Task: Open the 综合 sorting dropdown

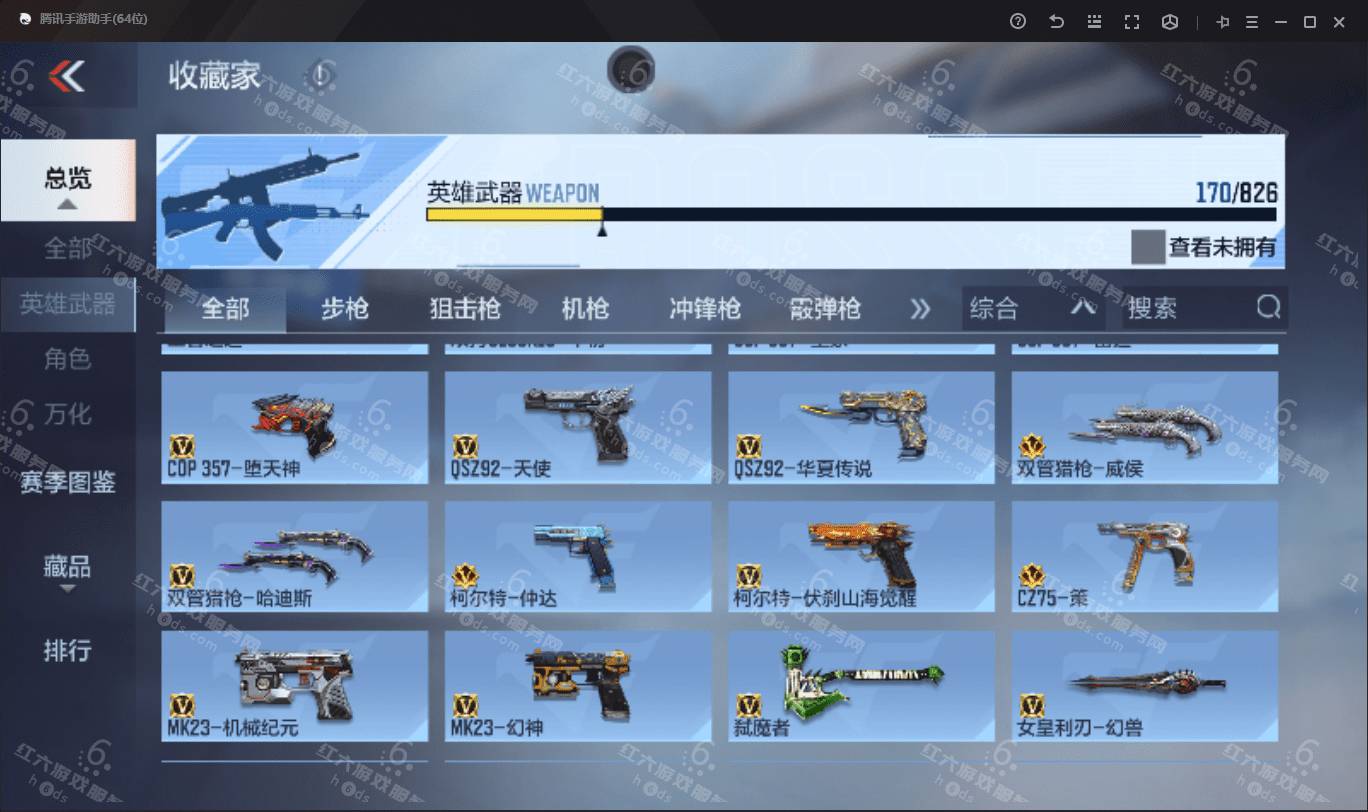Action: pyautogui.click(x=1032, y=309)
